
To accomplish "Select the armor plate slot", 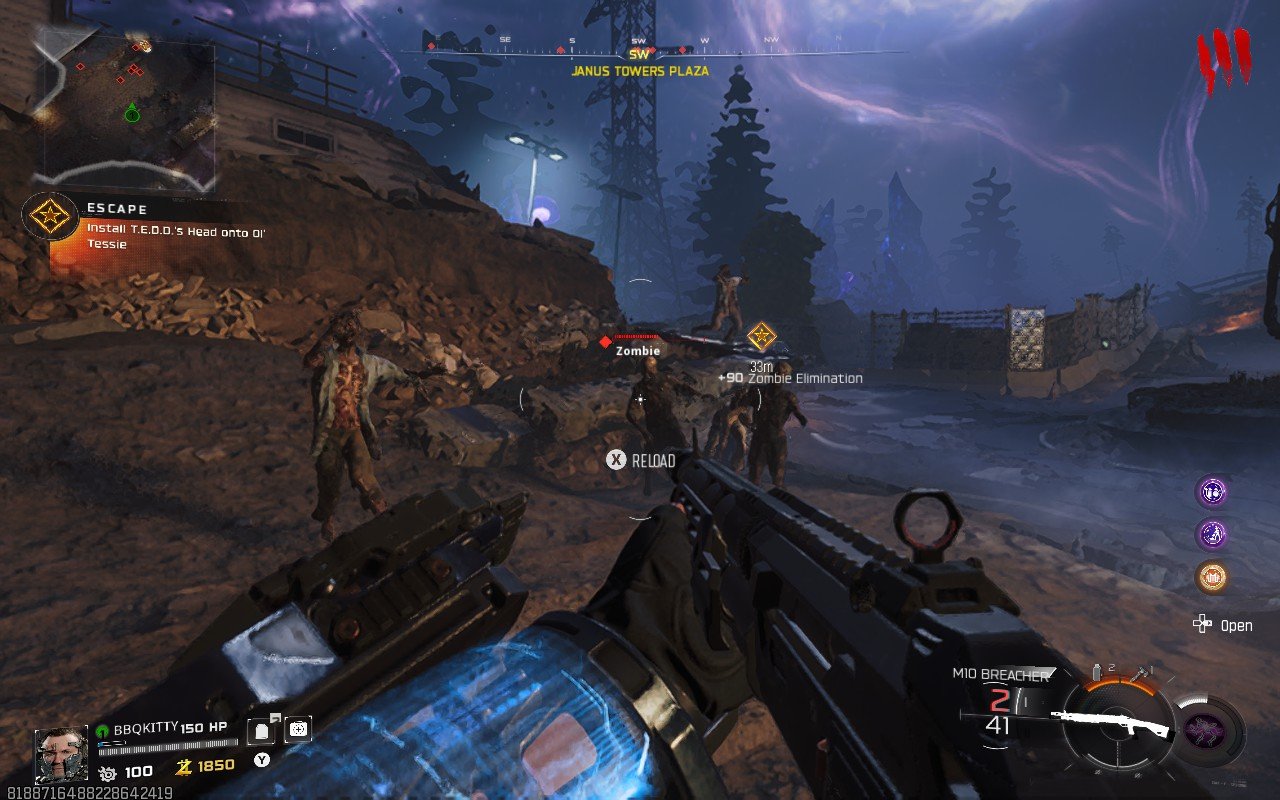I will (263, 731).
